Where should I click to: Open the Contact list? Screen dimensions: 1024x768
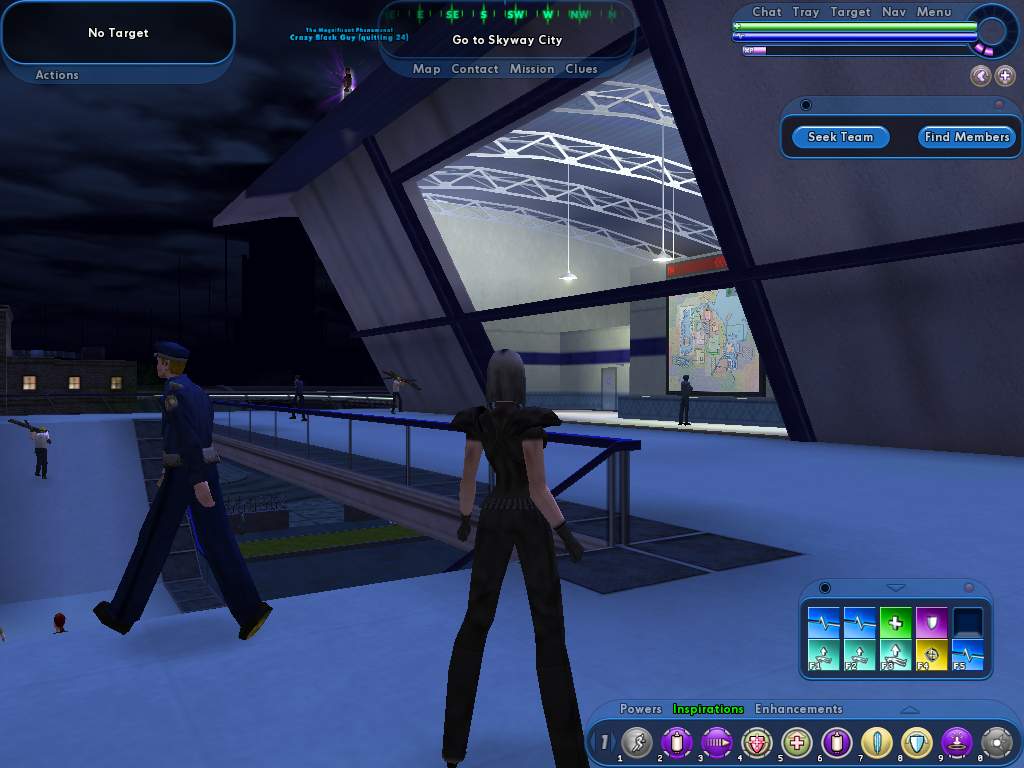pos(475,69)
